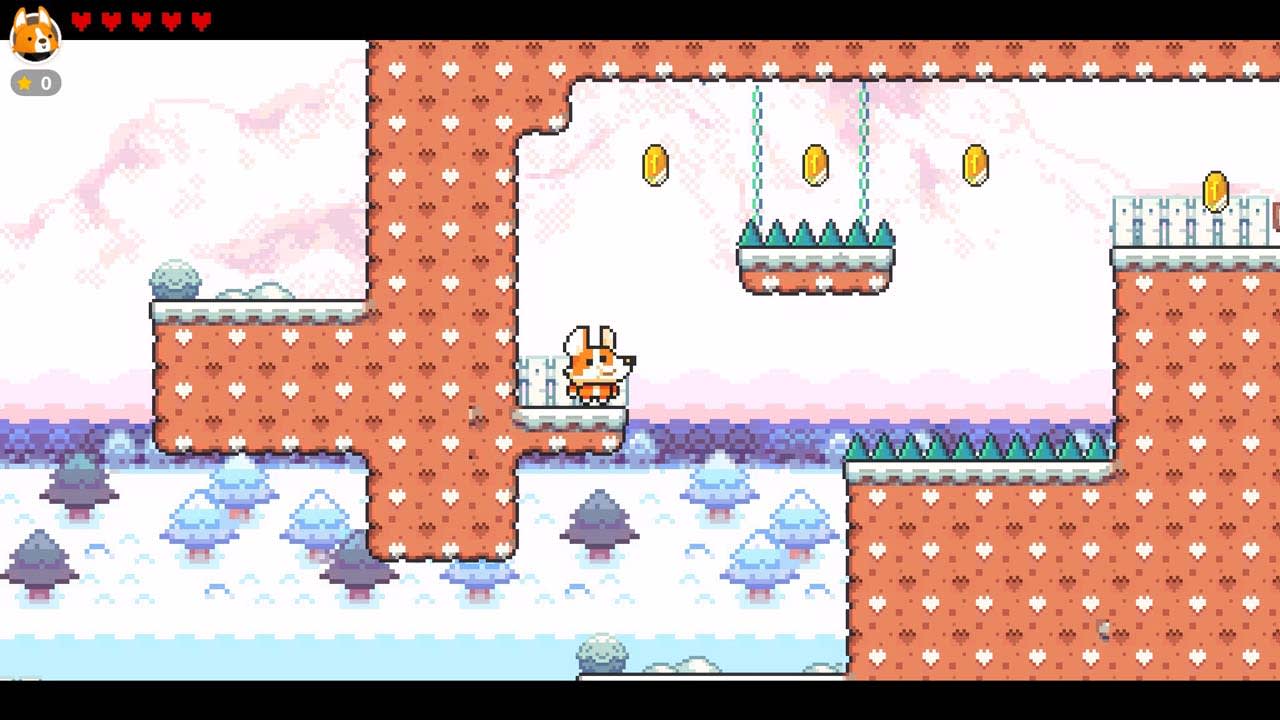Viewport: 1280px width, 720px height.
Task: Click the coin above the ice fence
Action: point(1216,190)
